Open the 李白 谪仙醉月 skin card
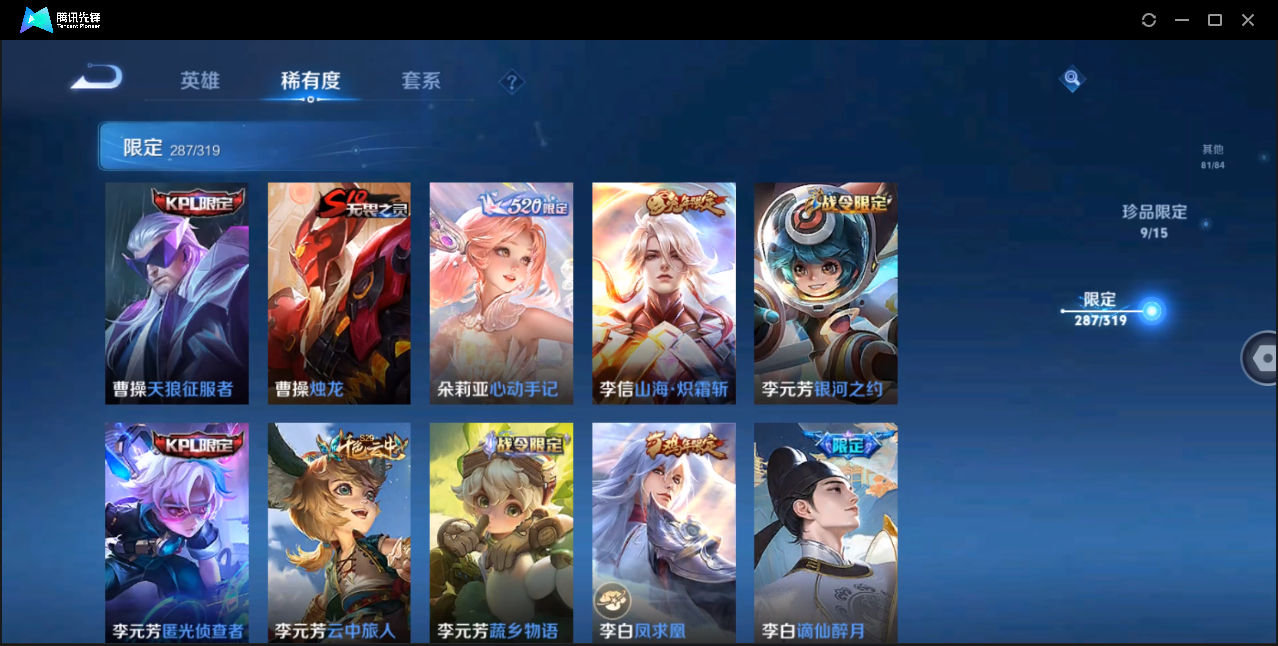This screenshot has width=1278, height=646. point(826,532)
